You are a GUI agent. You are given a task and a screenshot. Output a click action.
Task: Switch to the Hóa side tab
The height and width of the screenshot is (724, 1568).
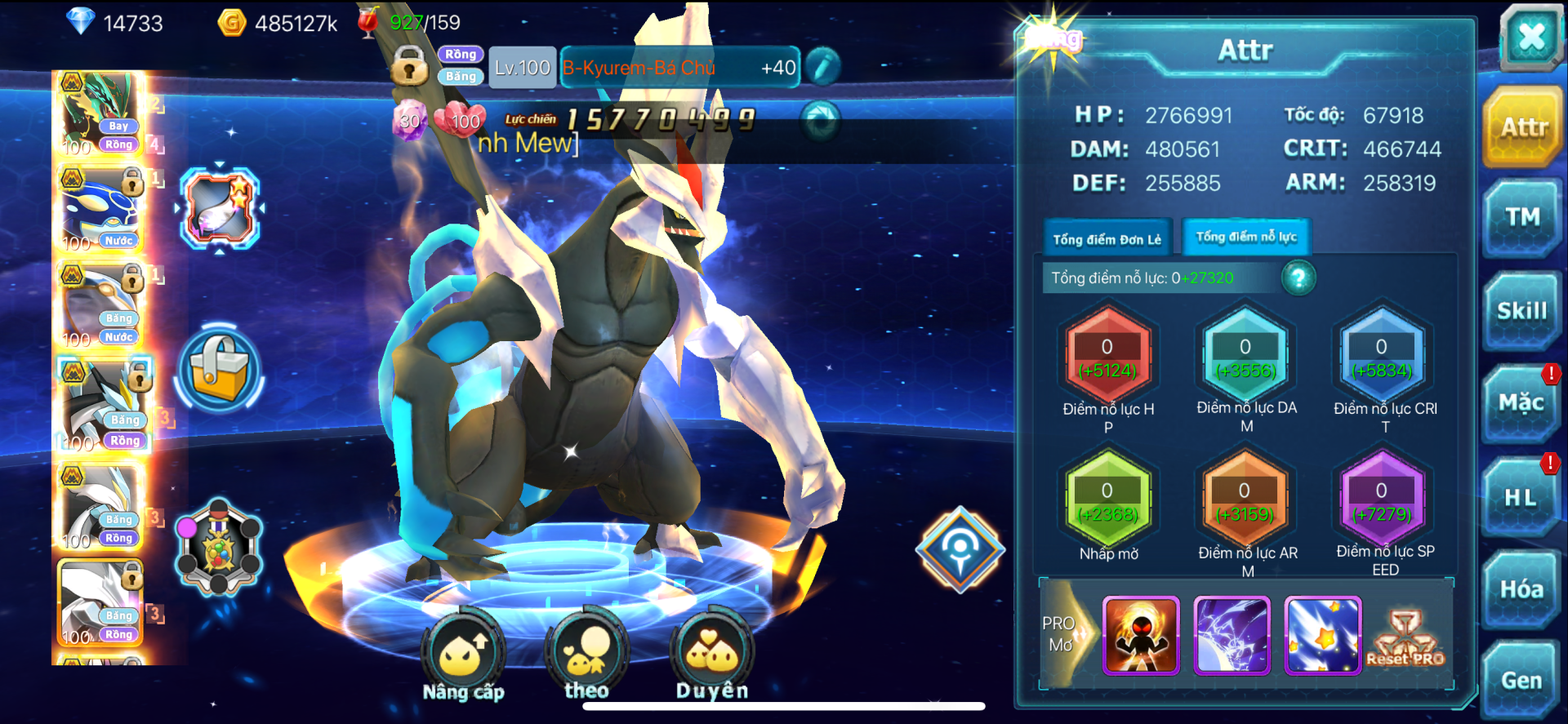click(x=1521, y=589)
